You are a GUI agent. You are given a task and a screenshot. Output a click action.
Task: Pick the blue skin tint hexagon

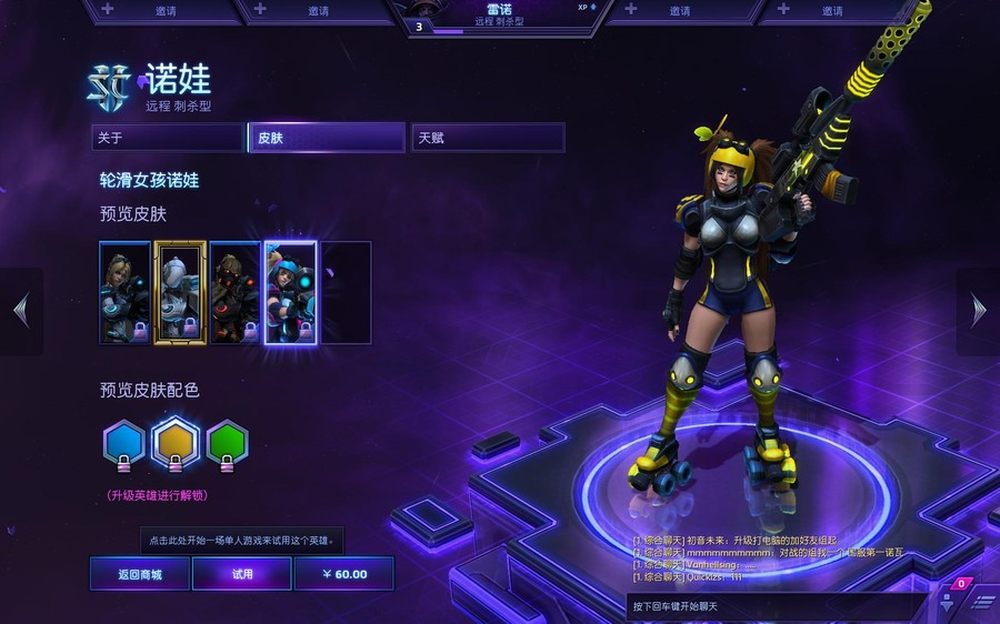pos(124,443)
